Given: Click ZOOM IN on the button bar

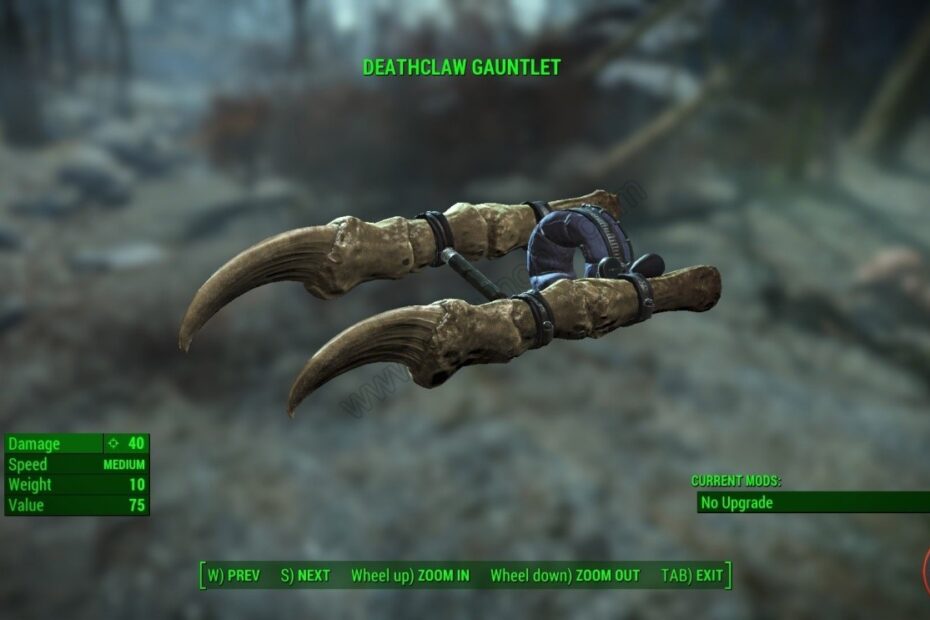Looking at the screenshot, I should pos(410,576).
